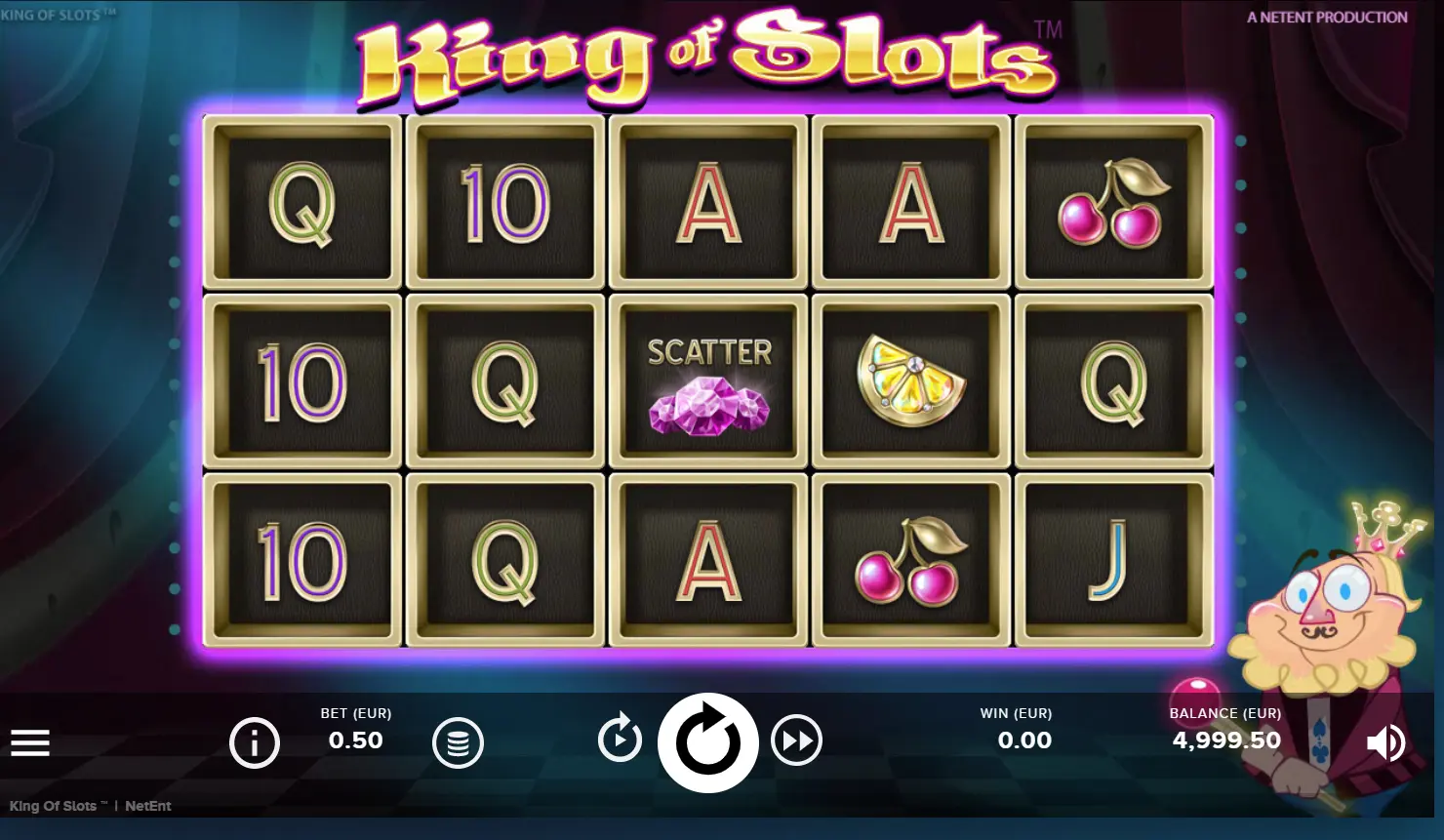
Task: Toggle the quick spin fast-forward button
Action: click(x=796, y=741)
